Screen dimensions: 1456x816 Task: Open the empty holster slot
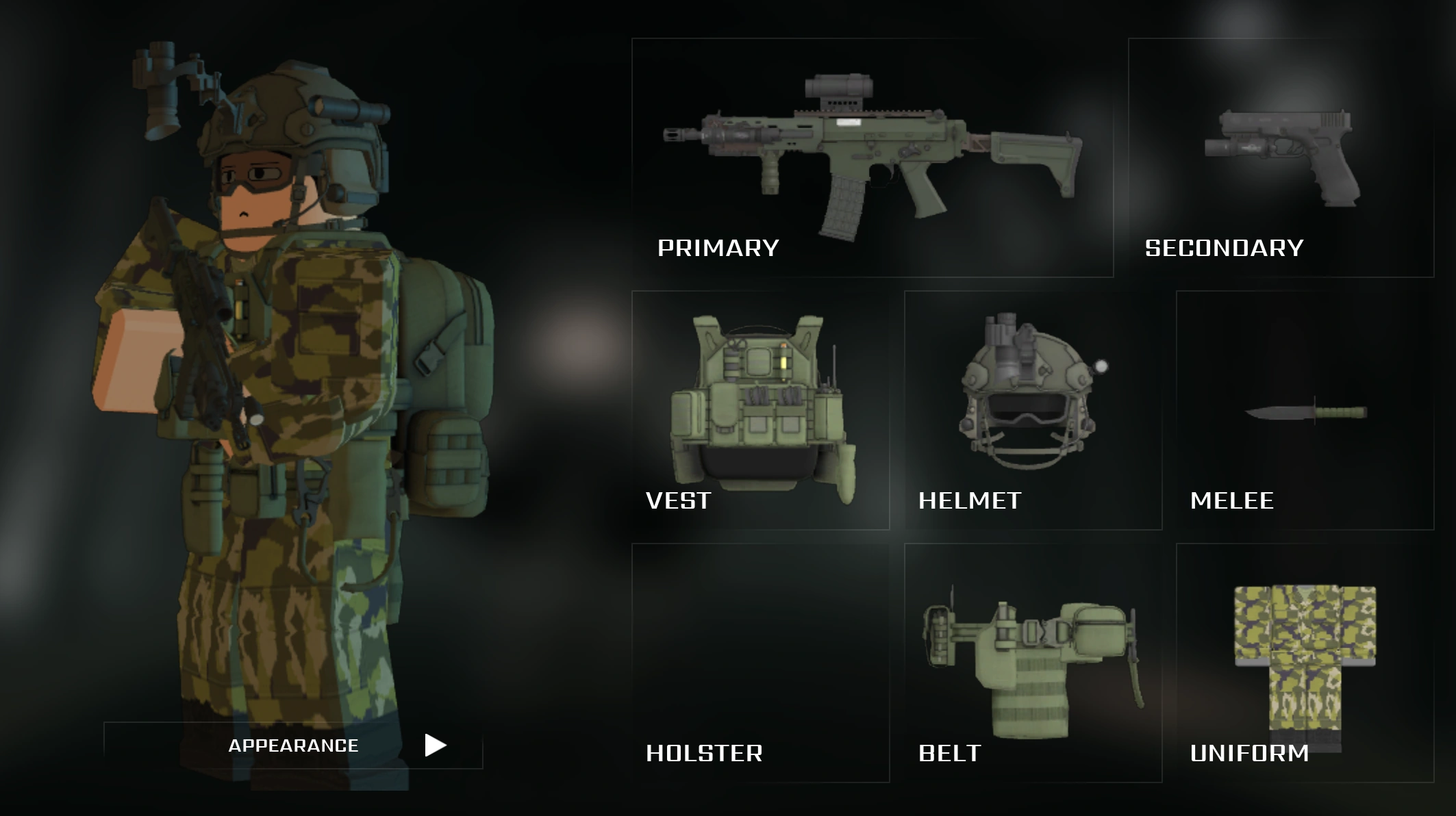(760, 657)
